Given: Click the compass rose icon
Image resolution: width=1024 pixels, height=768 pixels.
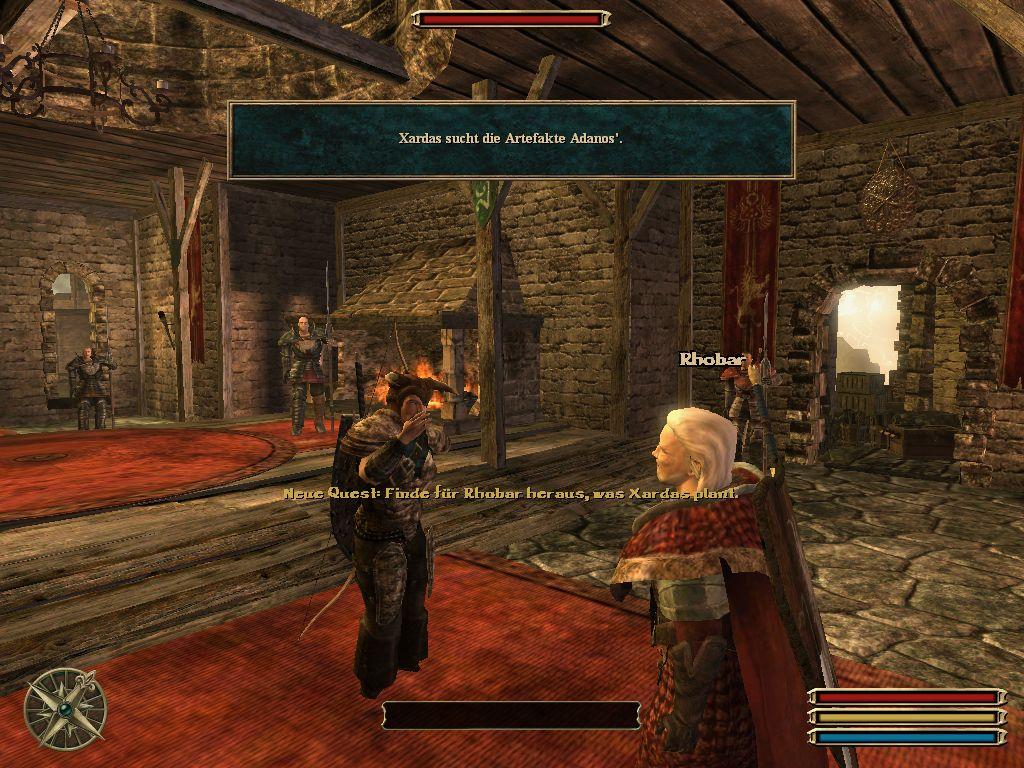Looking at the screenshot, I should tap(66, 708).
